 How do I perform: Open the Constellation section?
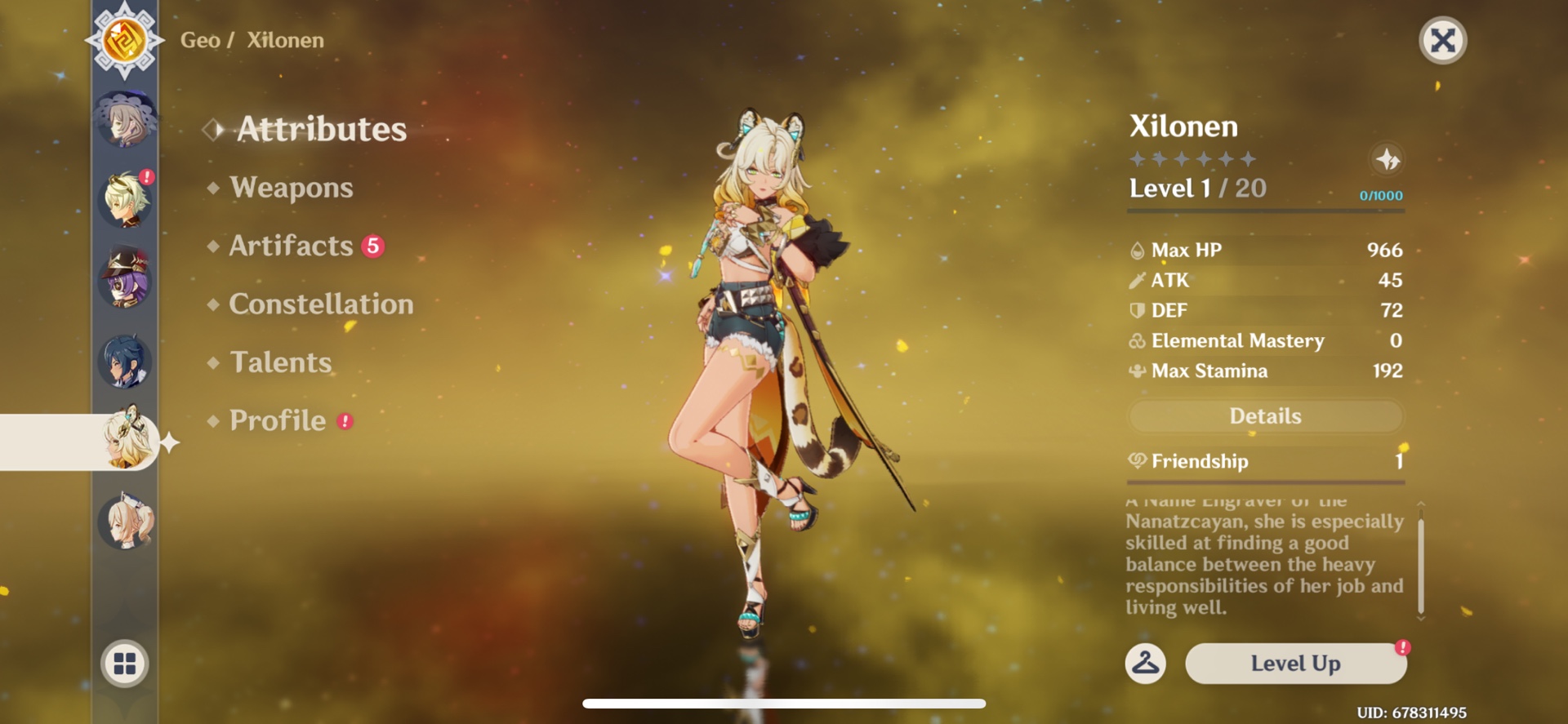click(x=321, y=304)
